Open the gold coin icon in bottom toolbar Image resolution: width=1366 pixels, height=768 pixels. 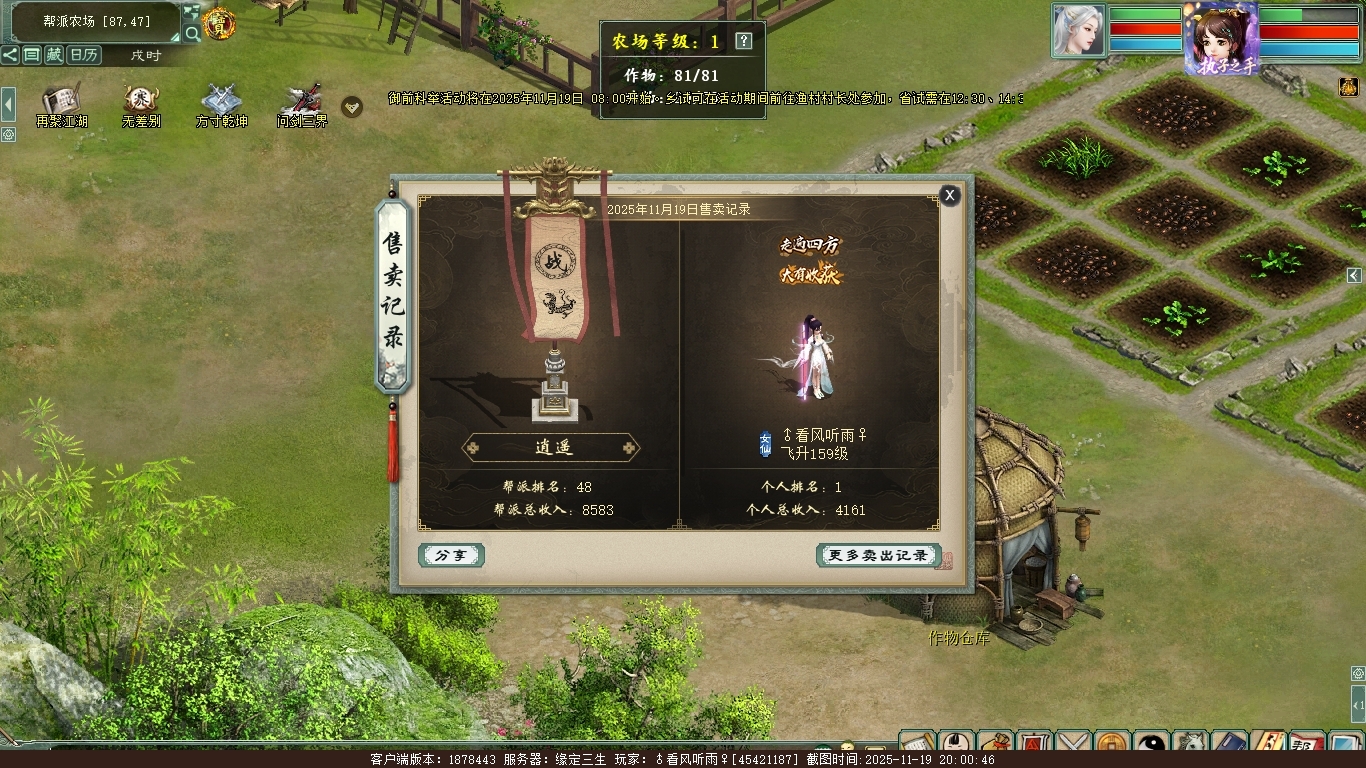pyautogui.click(x=1113, y=745)
